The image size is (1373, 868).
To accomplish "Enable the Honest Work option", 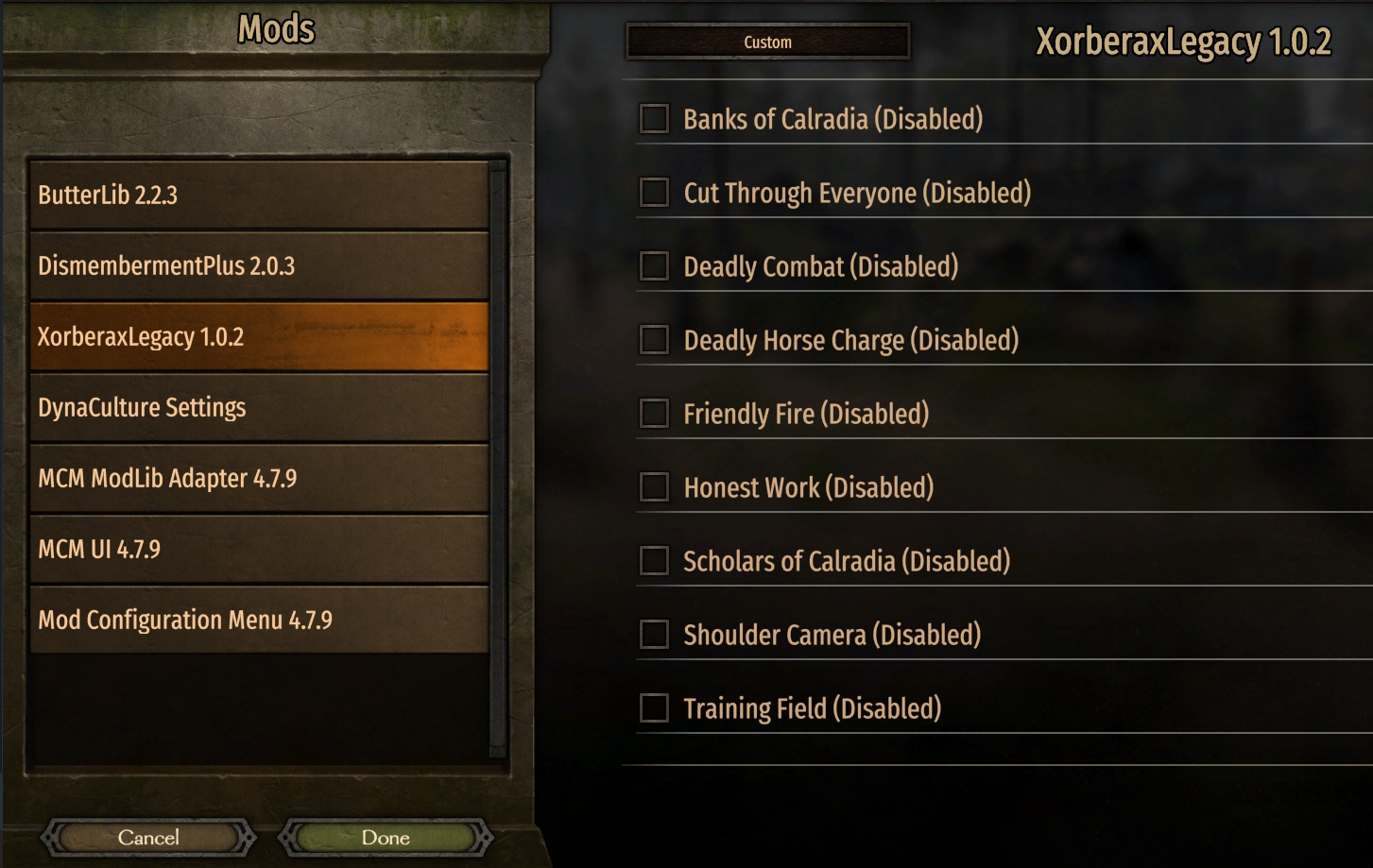I will 654,487.
